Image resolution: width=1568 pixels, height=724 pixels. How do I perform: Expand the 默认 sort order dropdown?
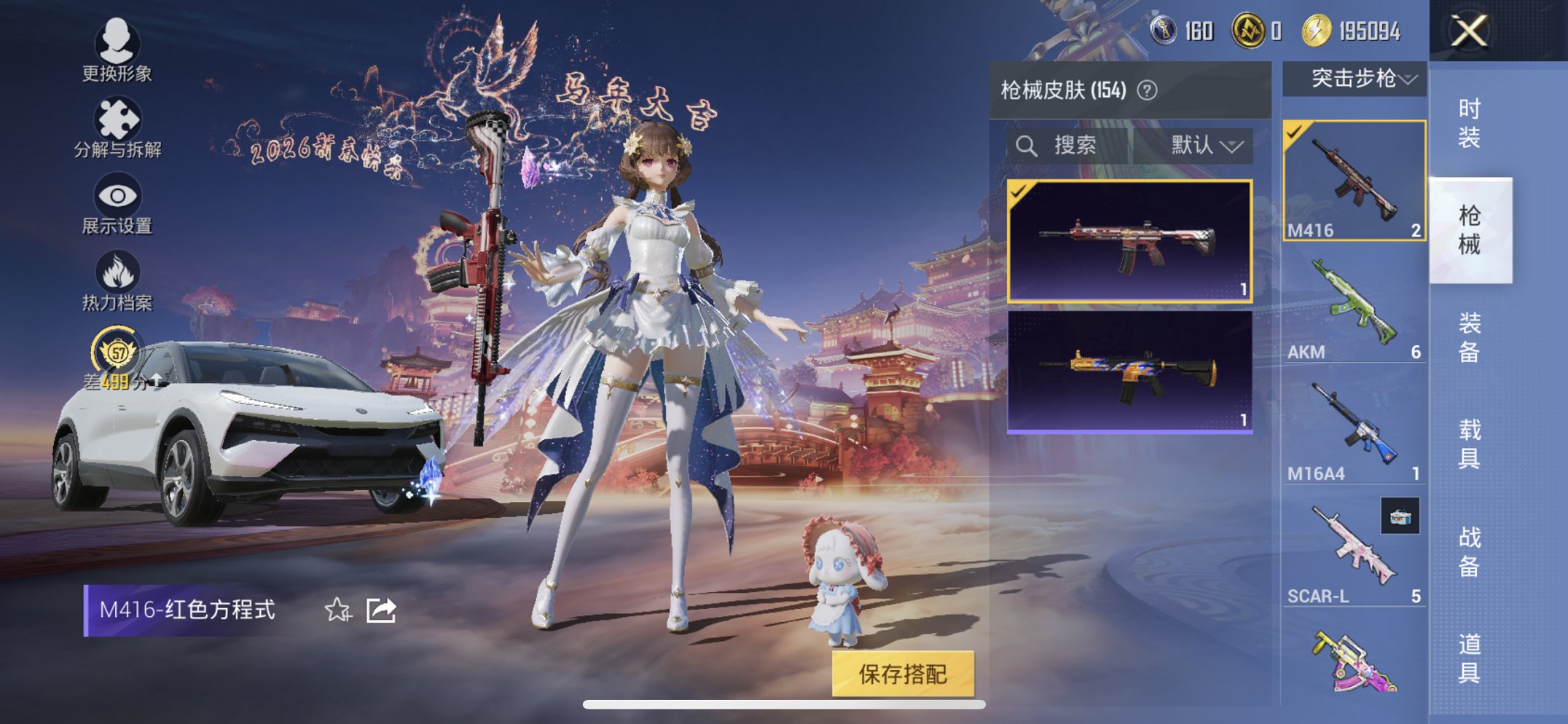coord(1201,144)
